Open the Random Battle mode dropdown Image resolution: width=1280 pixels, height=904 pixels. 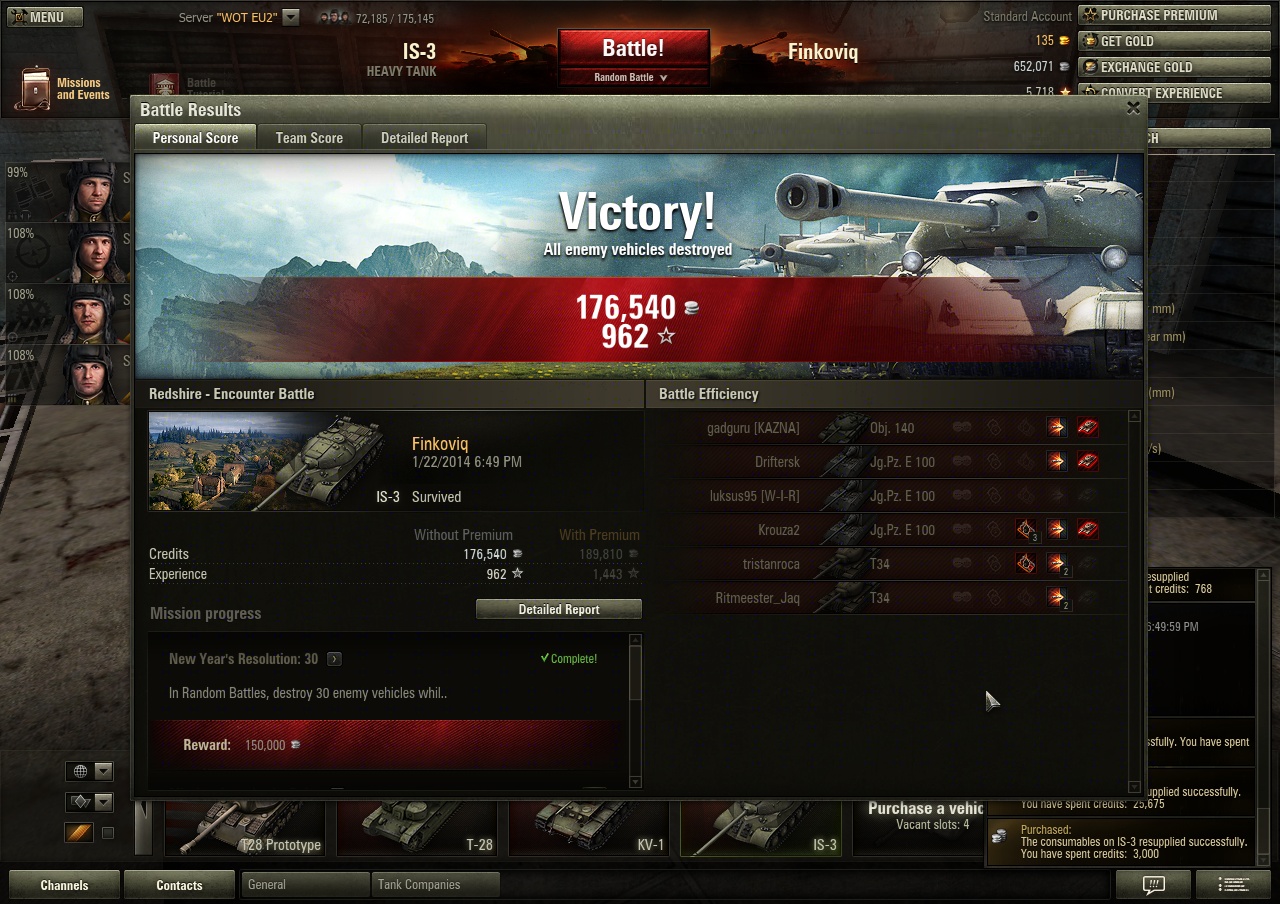click(x=632, y=77)
